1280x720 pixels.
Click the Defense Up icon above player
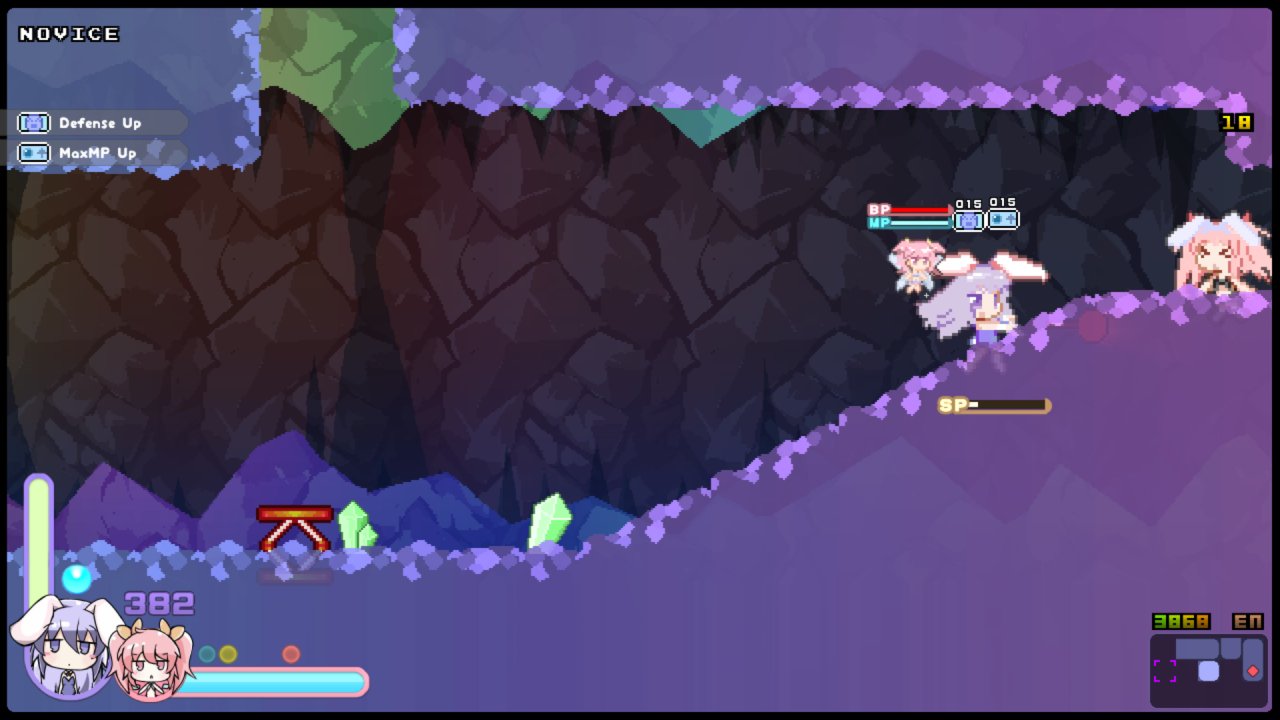point(968,220)
